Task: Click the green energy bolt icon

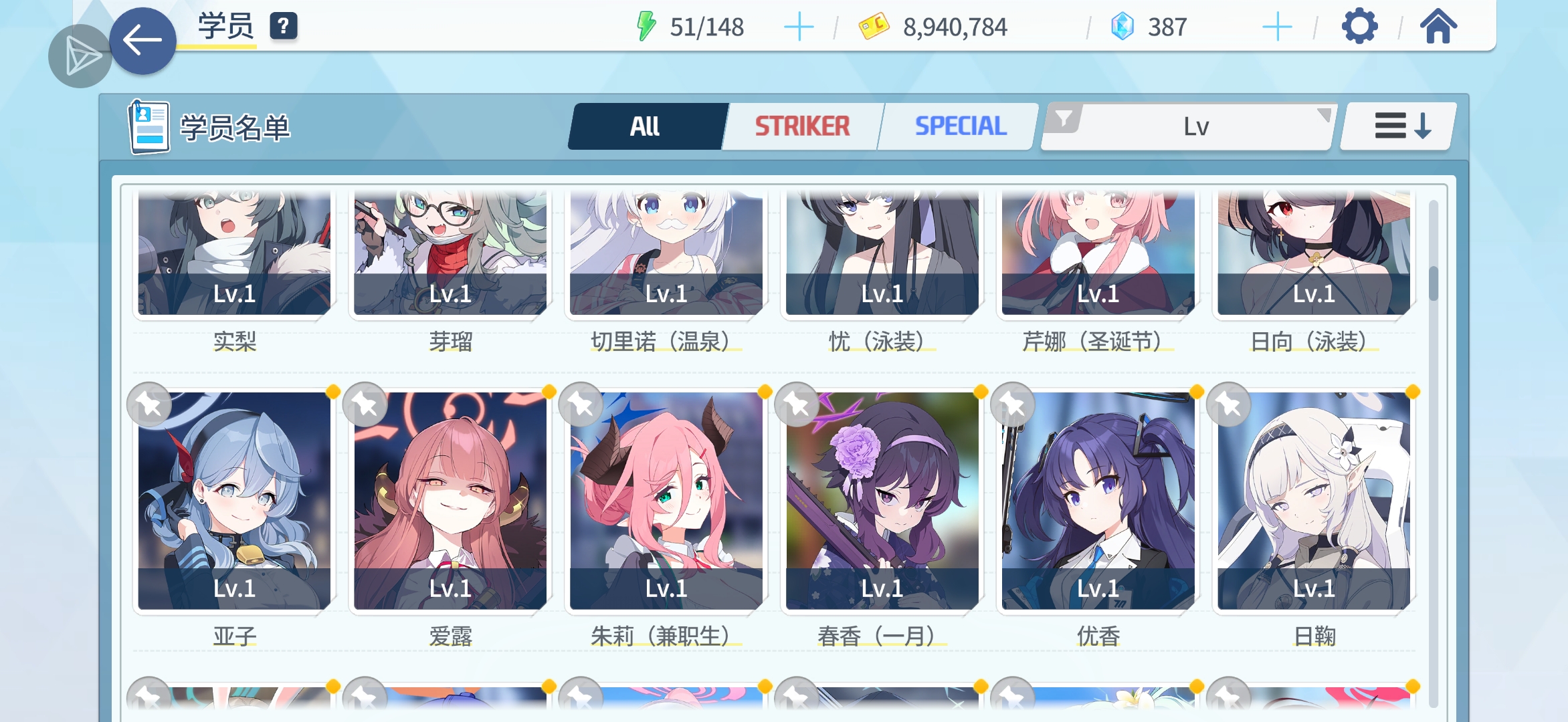Action: (x=646, y=26)
